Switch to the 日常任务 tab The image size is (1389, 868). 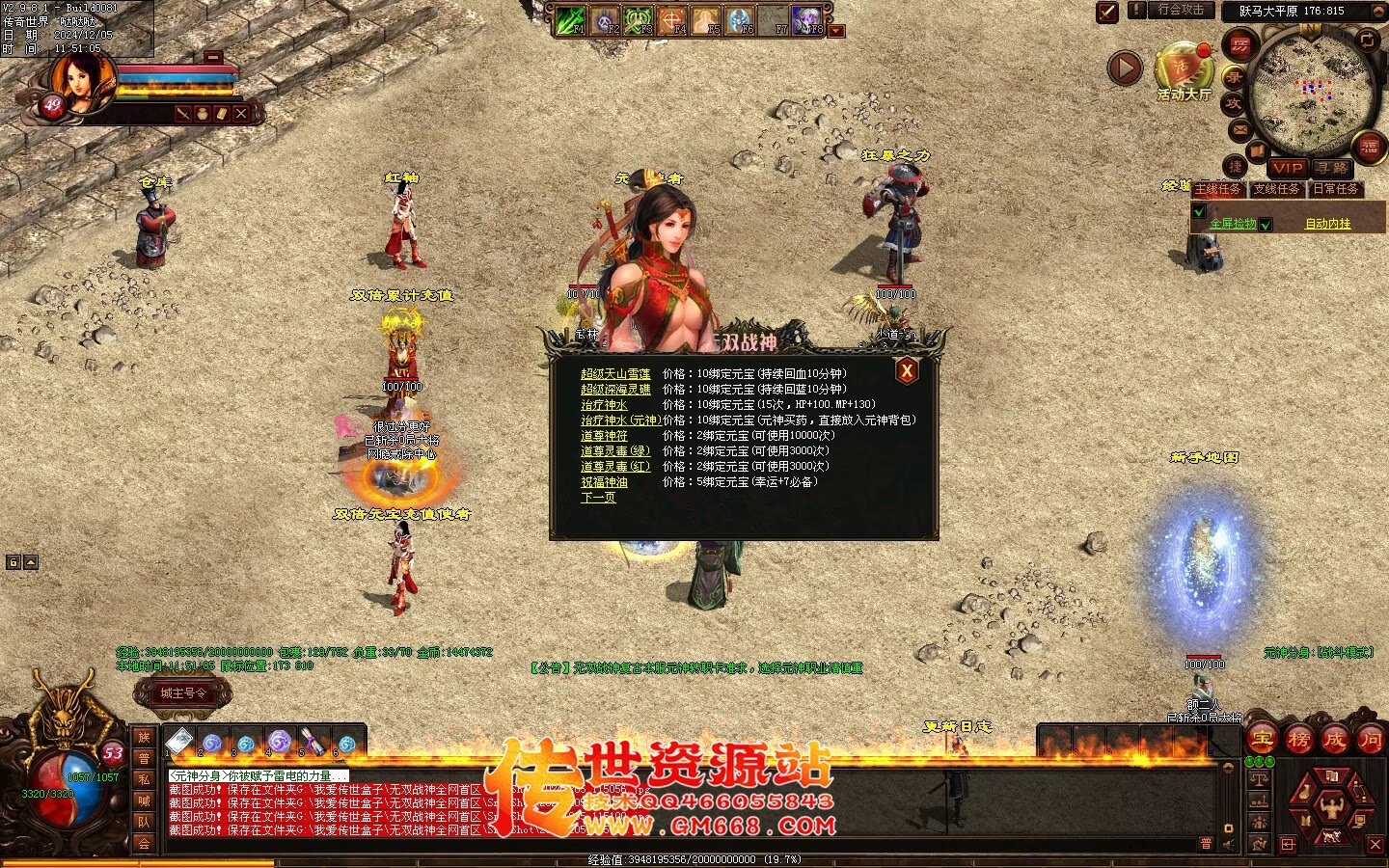tap(1336, 189)
